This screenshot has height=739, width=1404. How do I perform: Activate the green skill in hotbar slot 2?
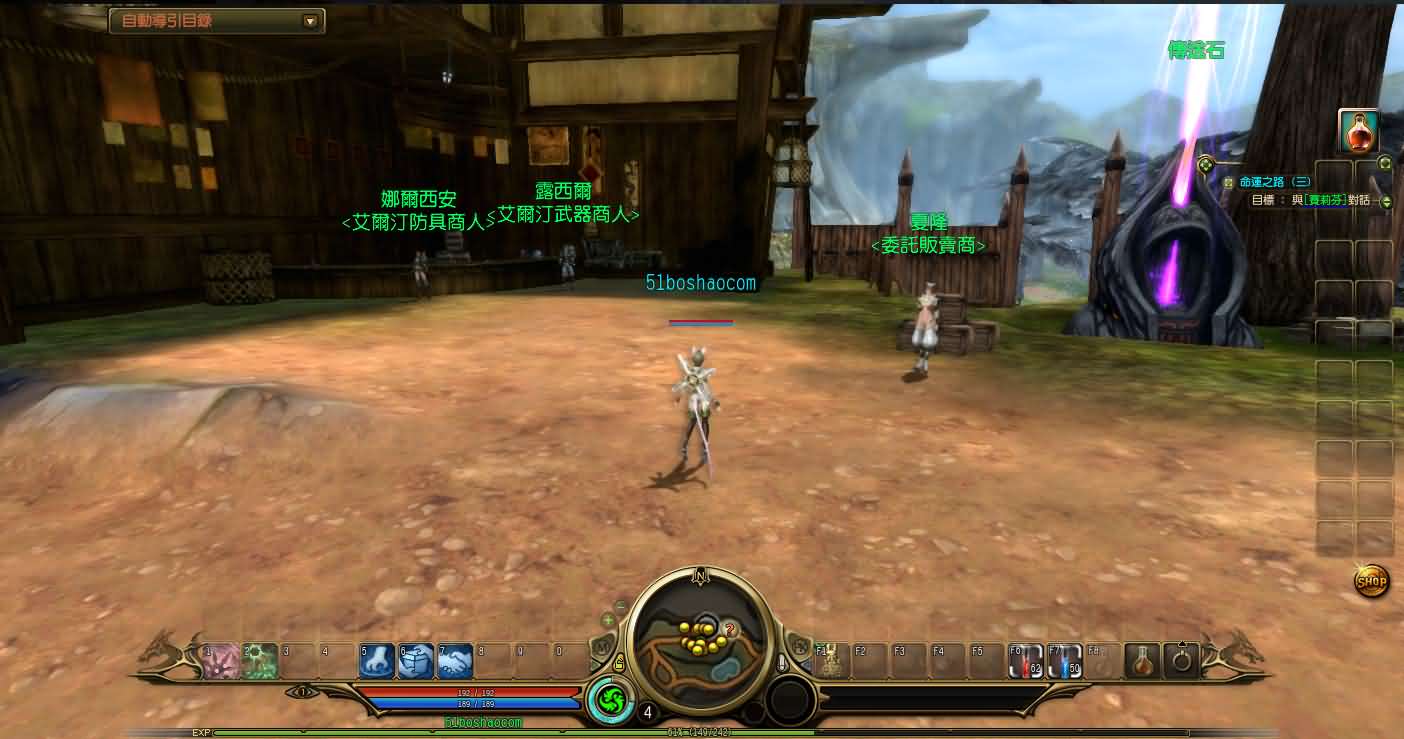258,656
